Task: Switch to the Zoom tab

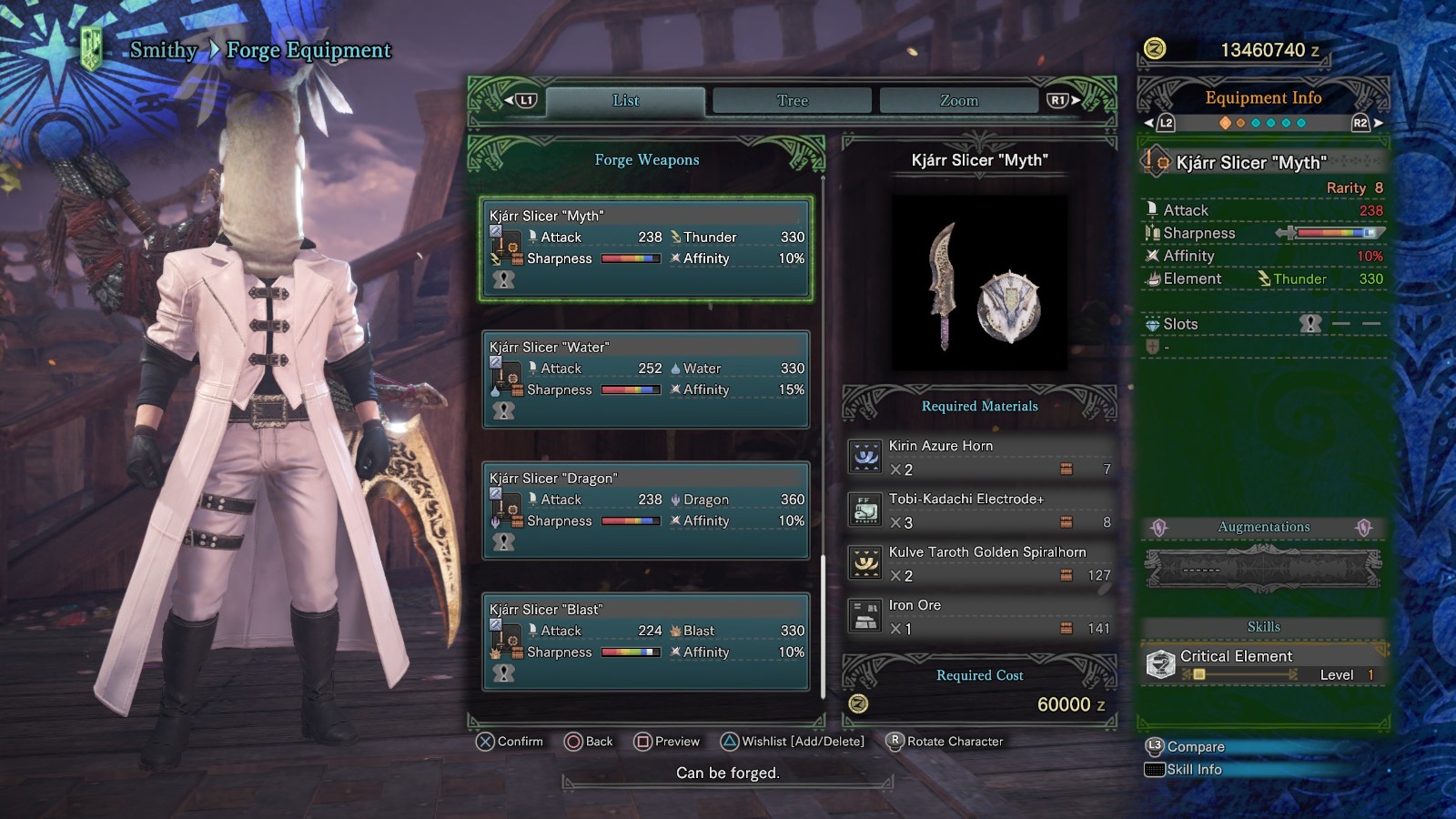Action: 958,101
